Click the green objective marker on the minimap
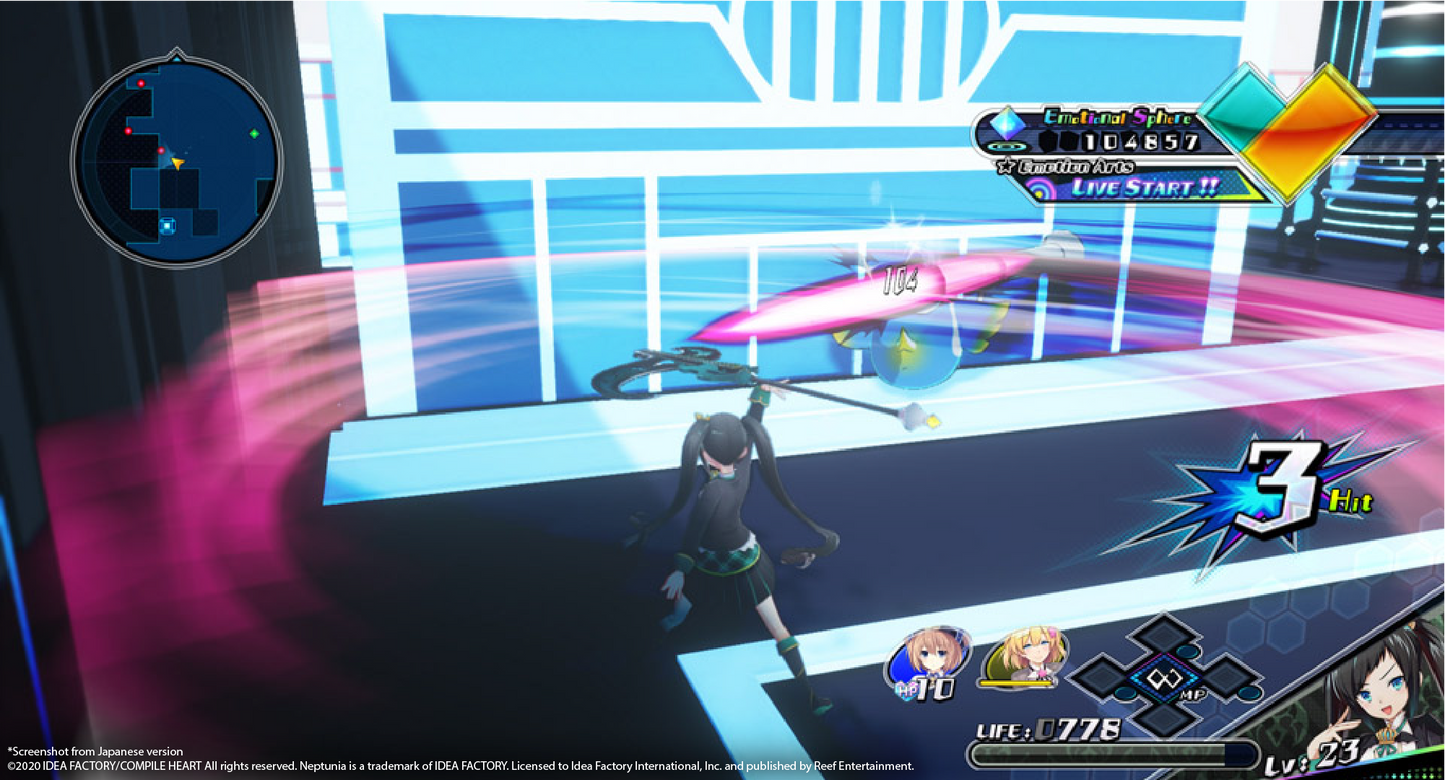Screen dimensions: 1445x780 click(254, 133)
